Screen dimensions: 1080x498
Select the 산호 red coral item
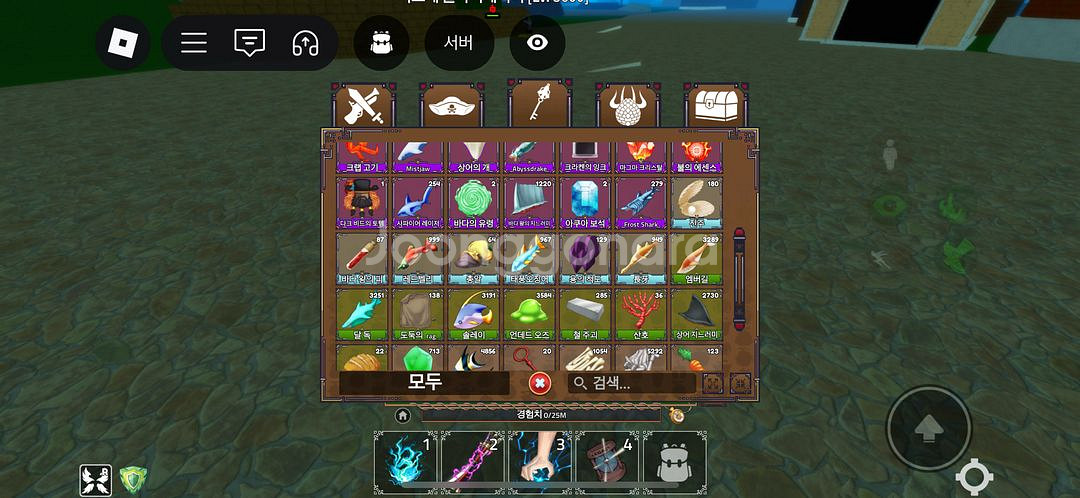(x=640, y=314)
